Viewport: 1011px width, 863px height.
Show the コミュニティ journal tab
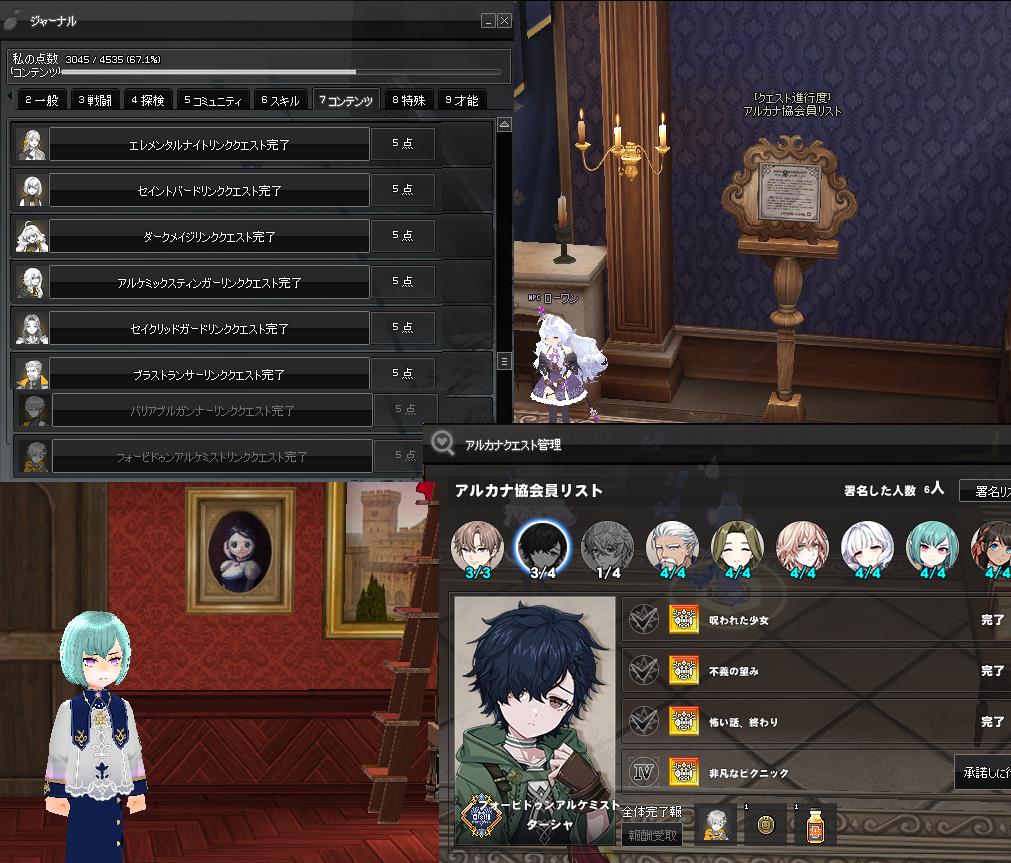(x=213, y=100)
